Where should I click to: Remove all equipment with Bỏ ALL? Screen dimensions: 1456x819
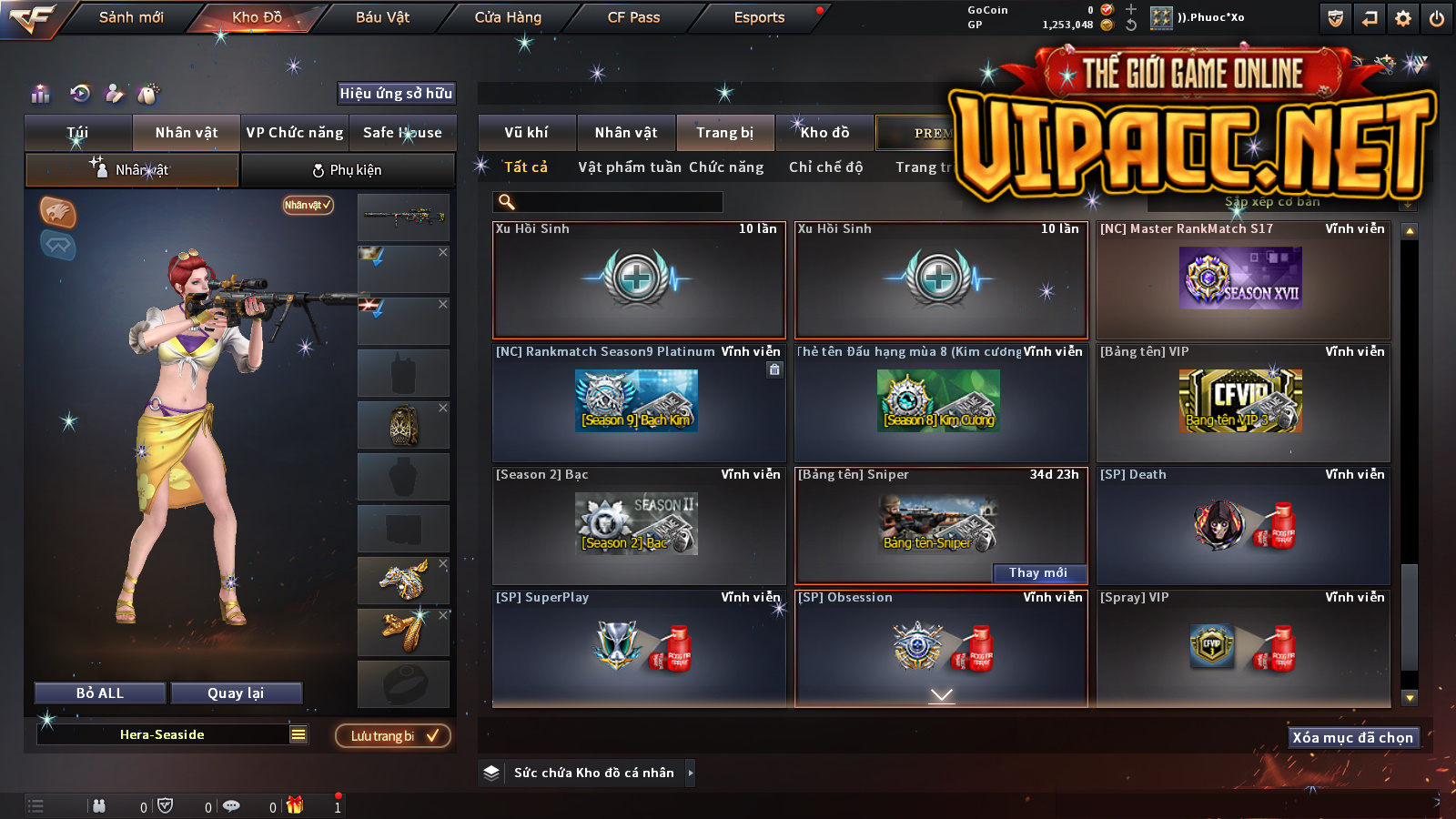tap(100, 693)
